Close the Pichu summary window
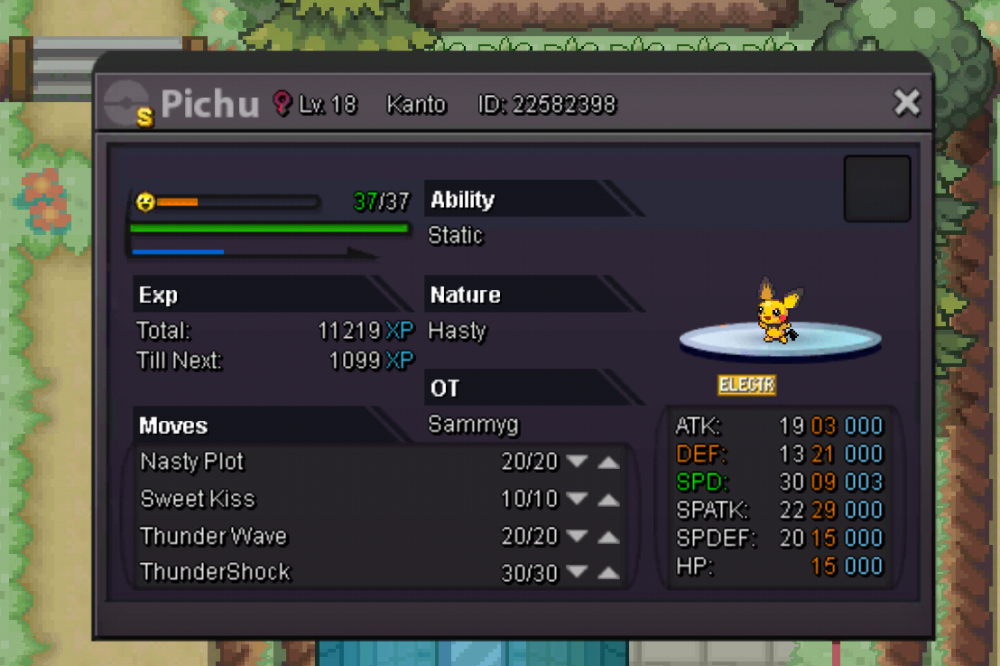The height and width of the screenshot is (666, 1000). coord(906,102)
